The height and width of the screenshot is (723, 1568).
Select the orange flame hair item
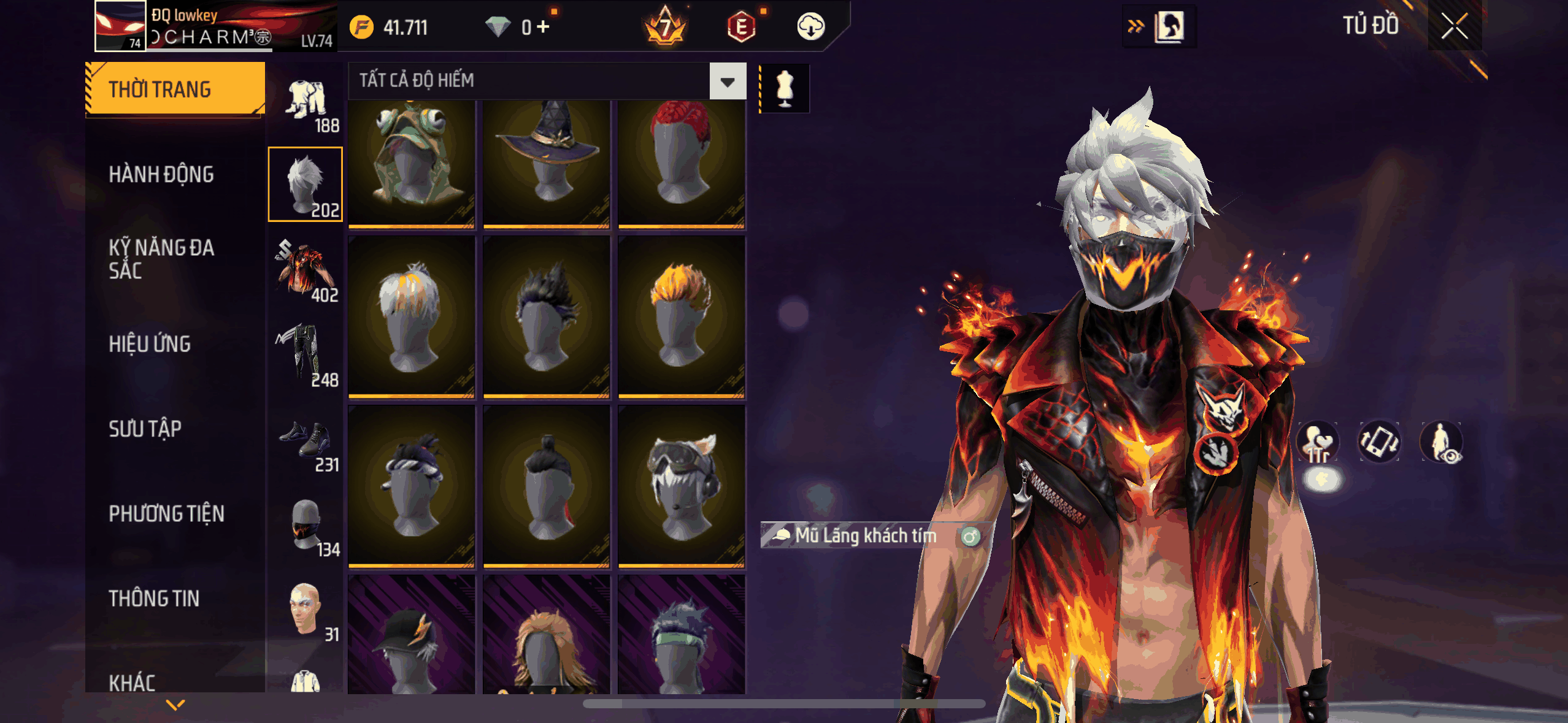pyautogui.click(x=681, y=316)
